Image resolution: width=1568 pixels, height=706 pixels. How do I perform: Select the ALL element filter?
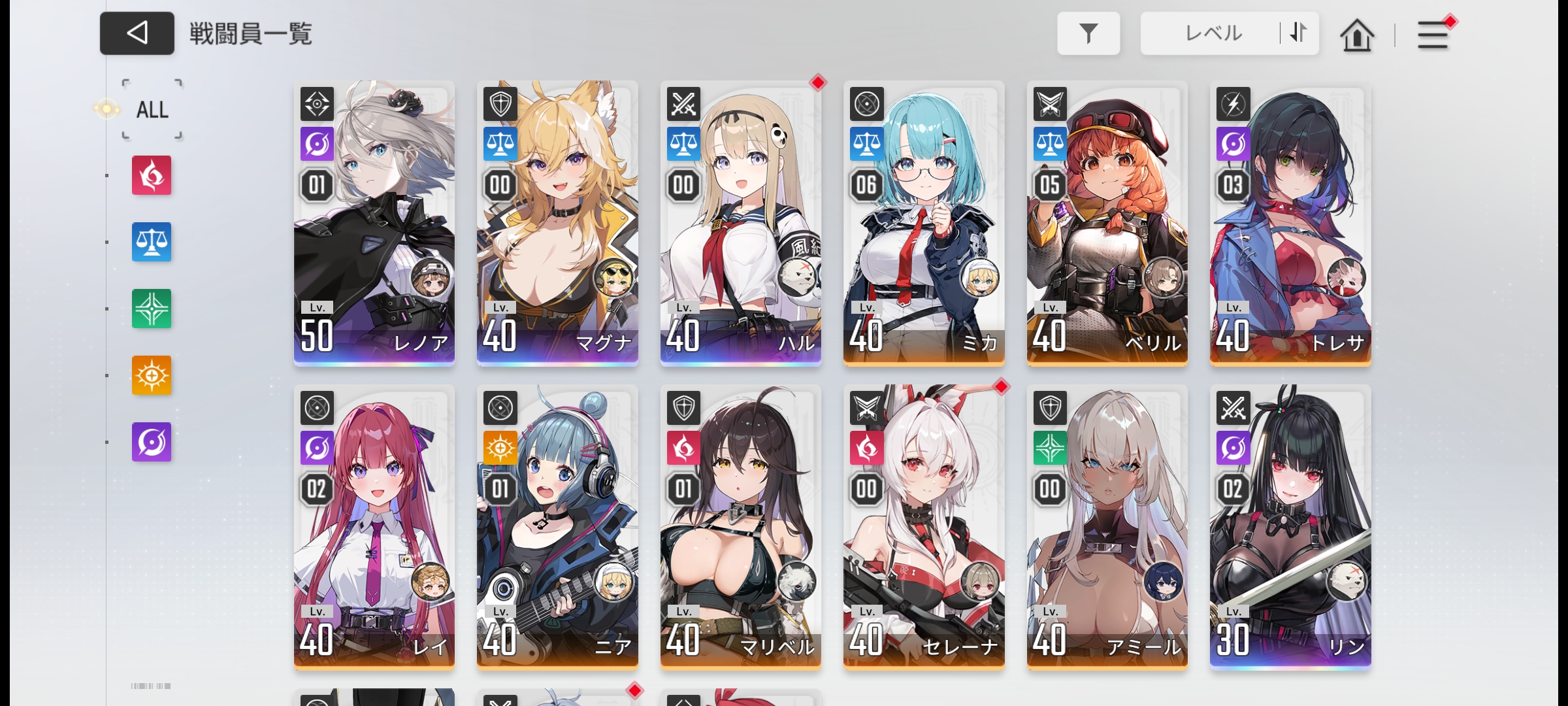coord(152,110)
